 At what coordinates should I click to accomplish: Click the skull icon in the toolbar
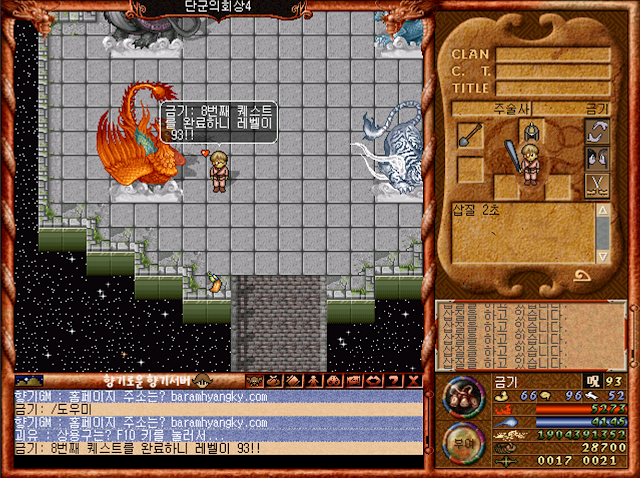255,381
